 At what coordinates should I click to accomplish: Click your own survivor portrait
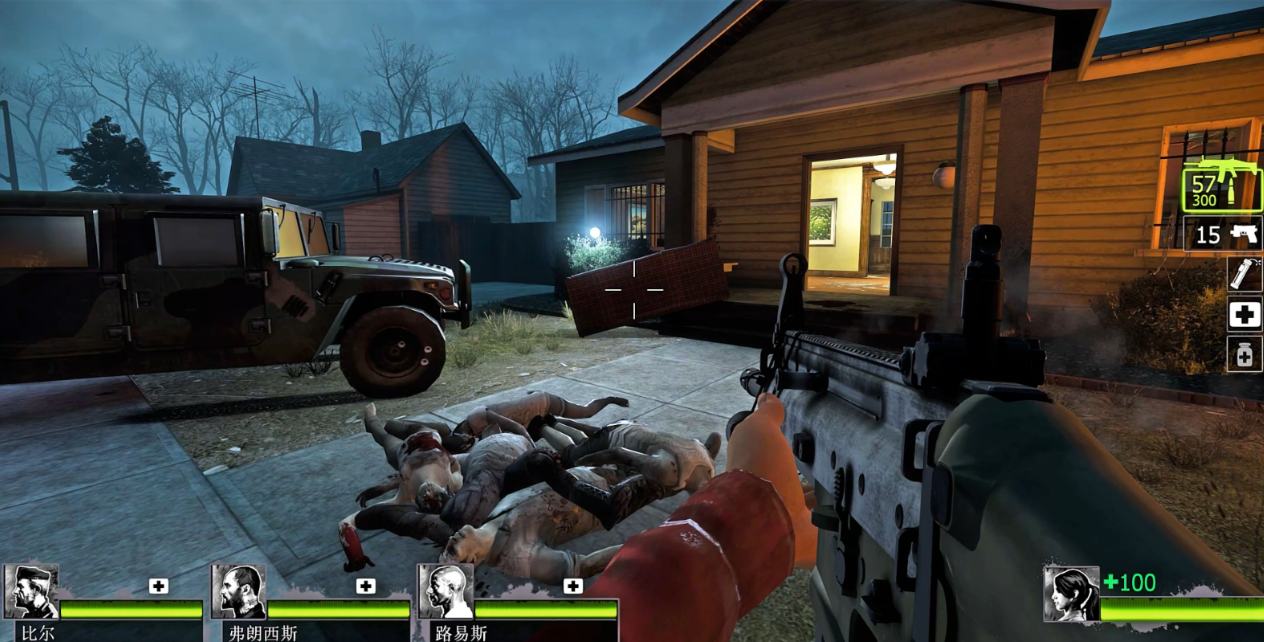1071,594
